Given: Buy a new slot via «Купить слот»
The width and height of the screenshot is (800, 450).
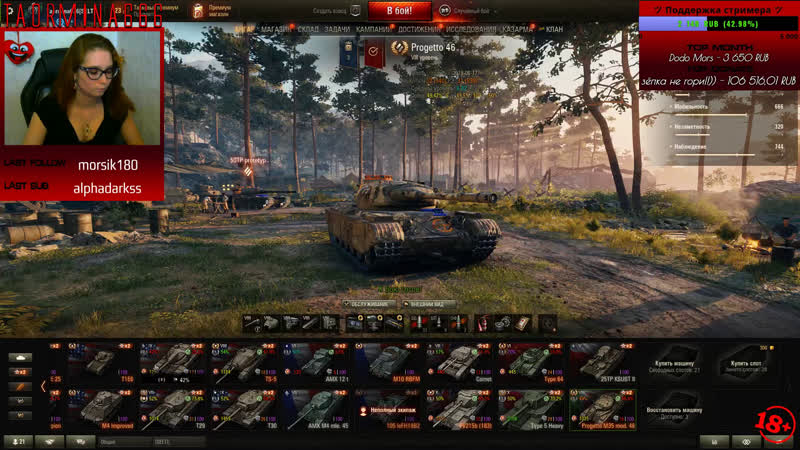Looking at the screenshot, I should [x=744, y=363].
